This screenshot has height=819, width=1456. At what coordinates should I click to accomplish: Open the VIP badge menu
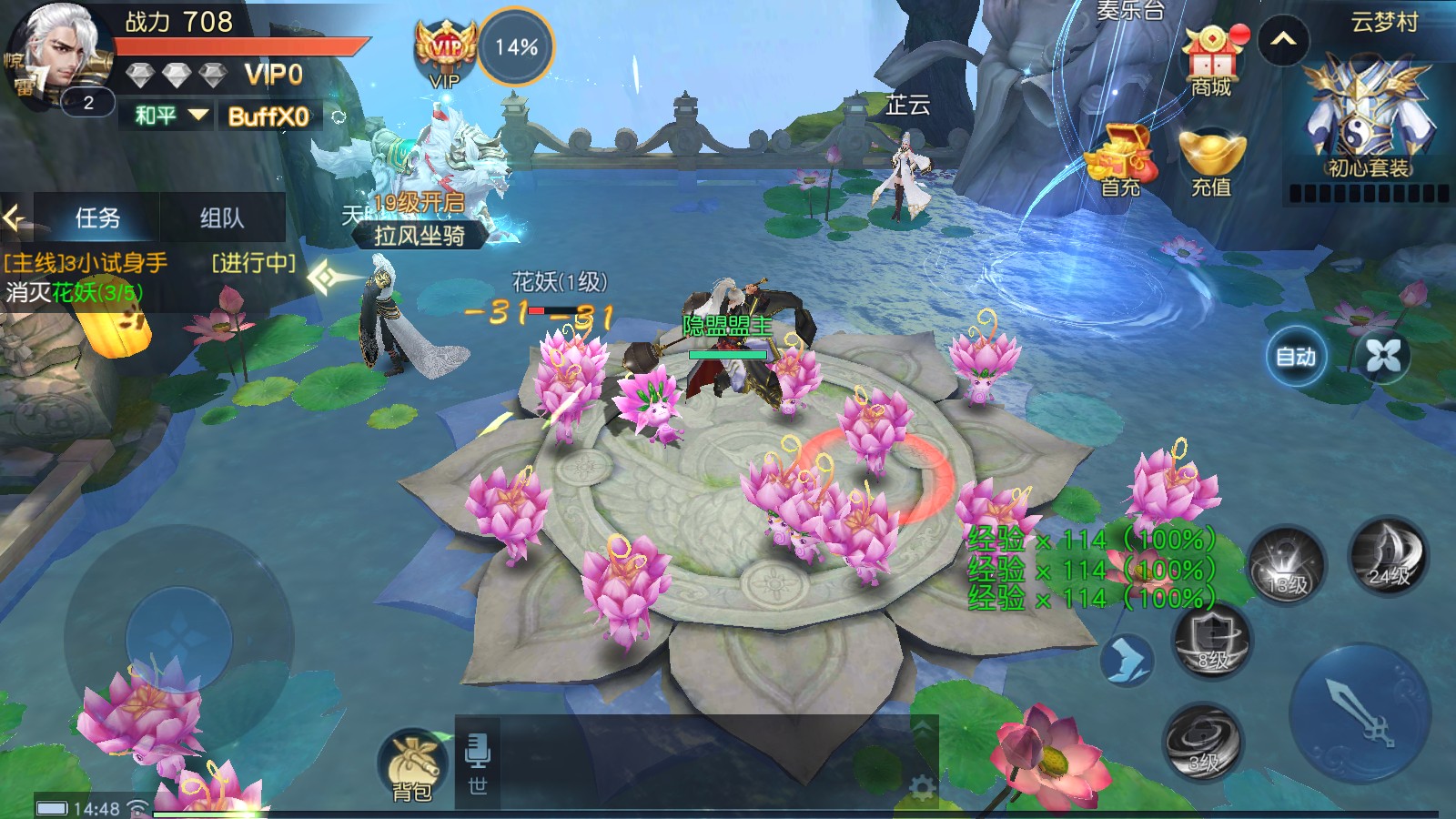tap(445, 52)
